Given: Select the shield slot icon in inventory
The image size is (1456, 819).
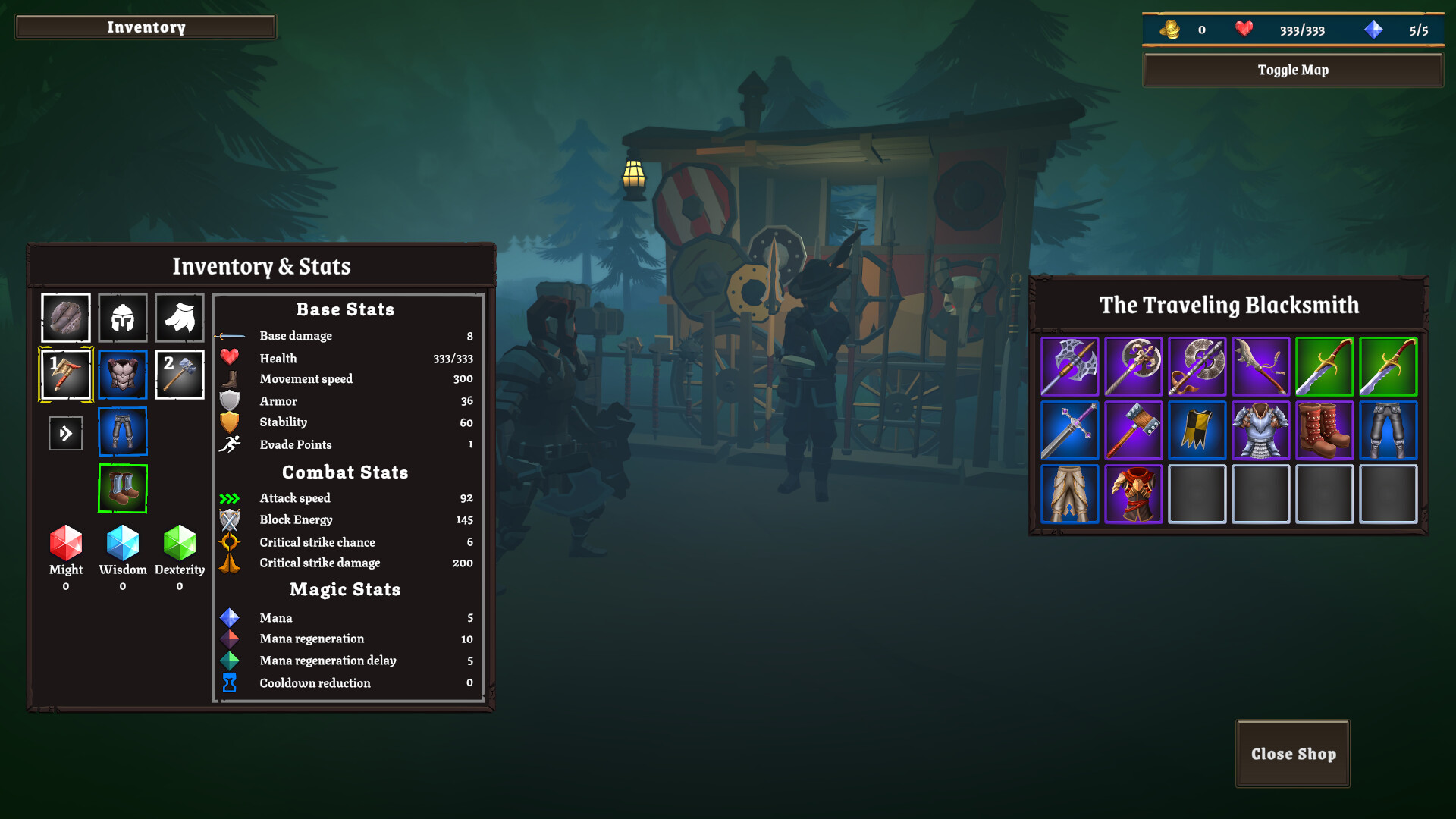Looking at the screenshot, I should tap(65, 318).
